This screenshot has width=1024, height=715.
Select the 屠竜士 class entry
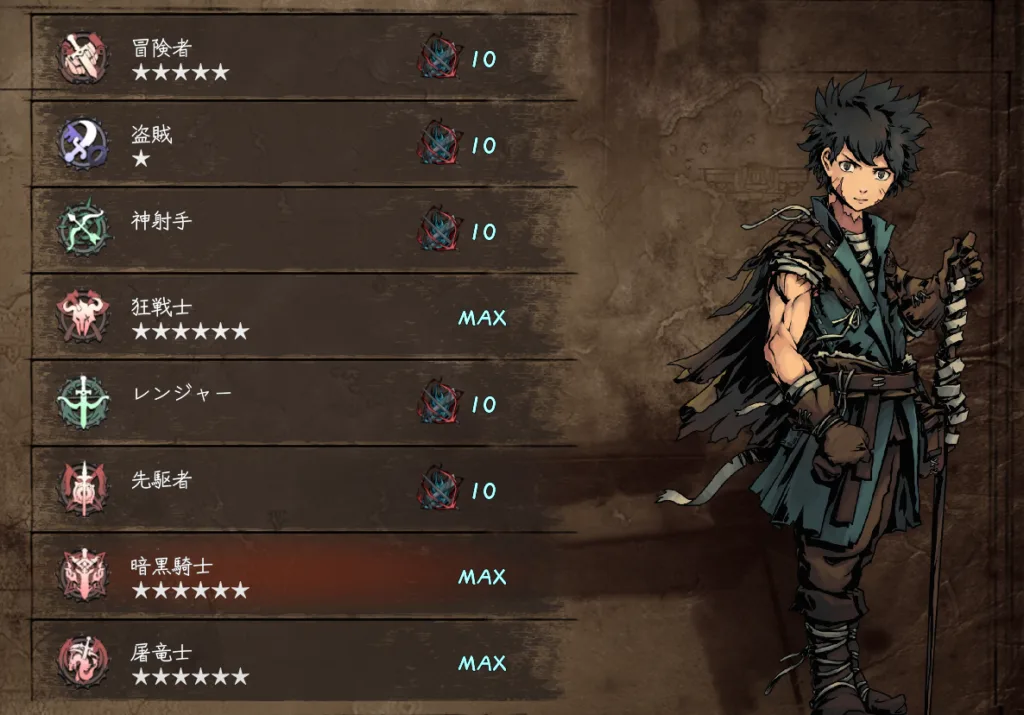point(300,662)
